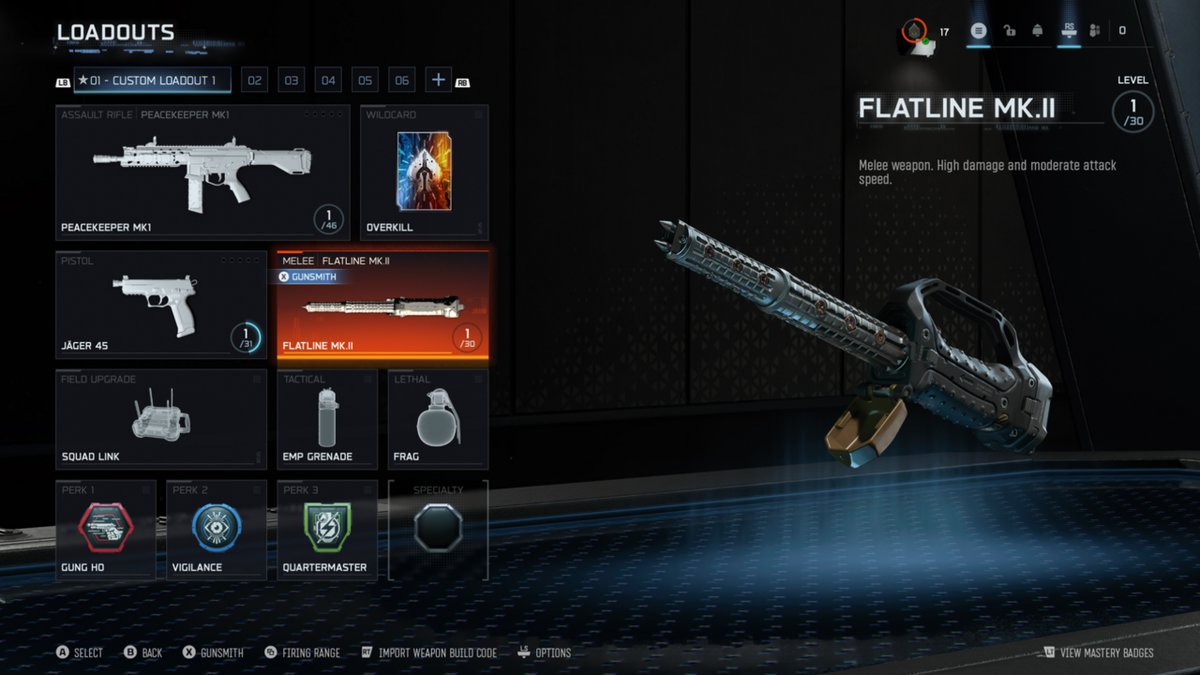Choose loadout tab 05
Screen dimensions: 1200x675
tap(365, 81)
